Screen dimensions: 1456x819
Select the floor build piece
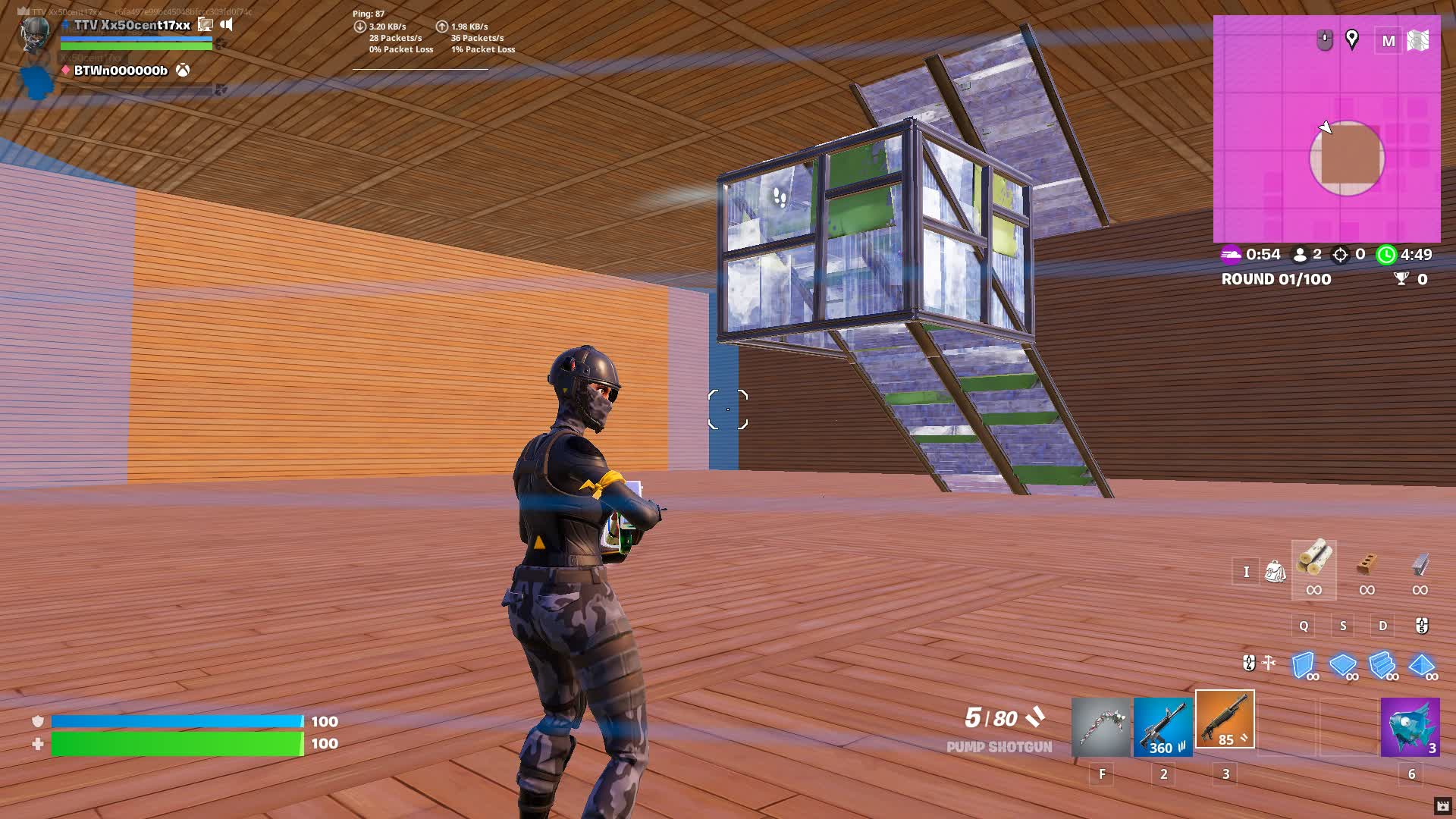coord(1343,666)
